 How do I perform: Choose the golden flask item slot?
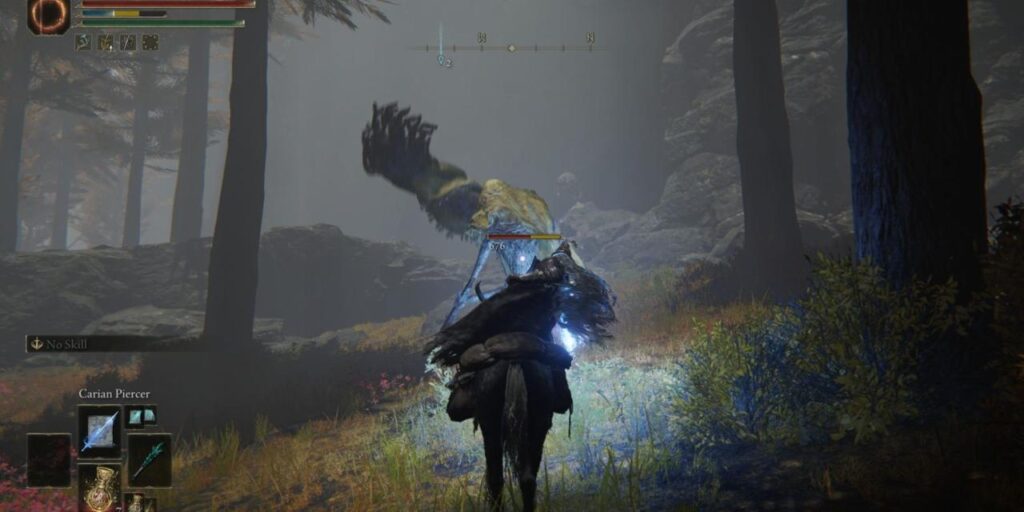pyautogui.click(x=100, y=486)
